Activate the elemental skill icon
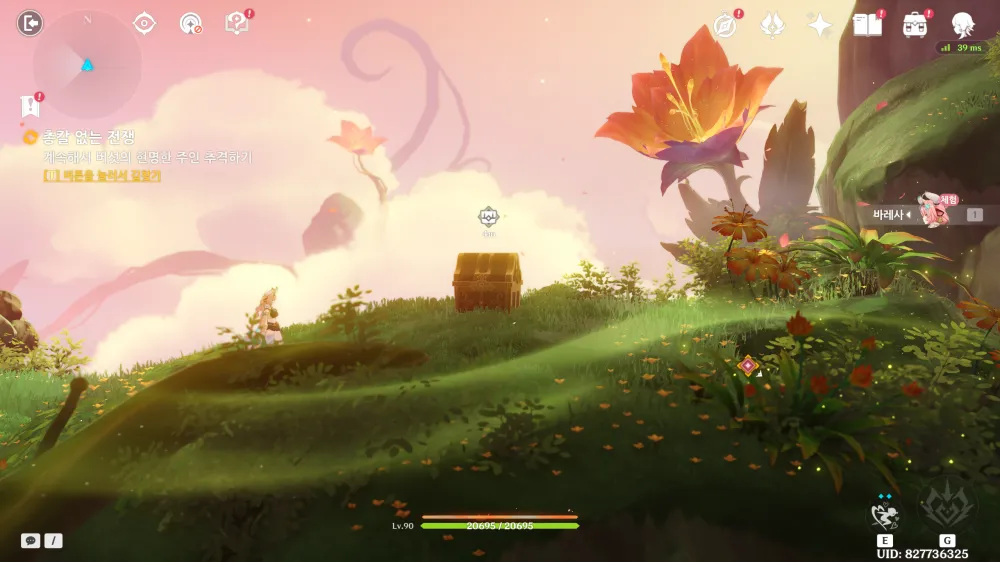 (x=885, y=515)
